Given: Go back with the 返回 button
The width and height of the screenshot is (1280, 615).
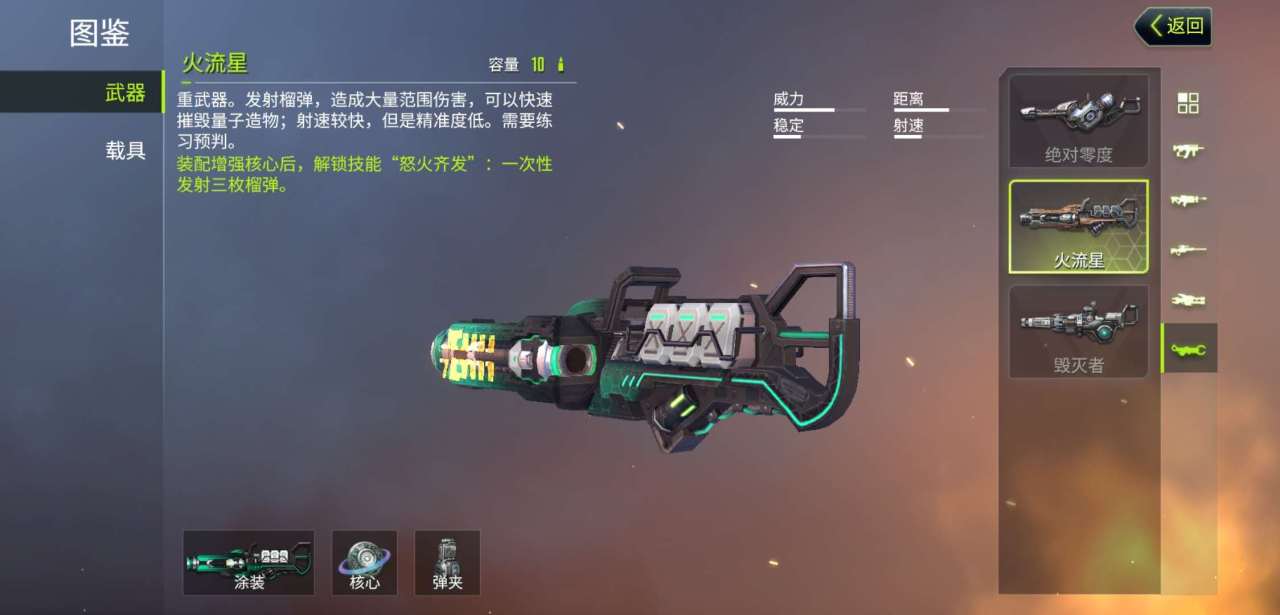Looking at the screenshot, I should [x=1174, y=26].
